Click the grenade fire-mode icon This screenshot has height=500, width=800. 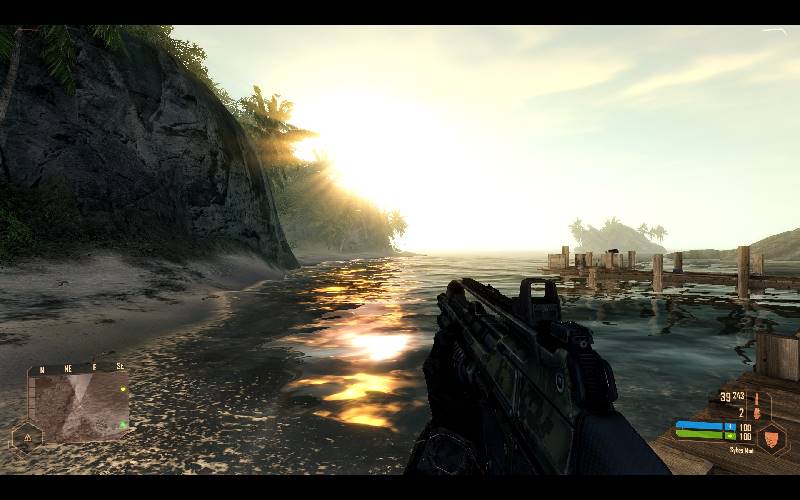pyautogui.click(x=757, y=404)
